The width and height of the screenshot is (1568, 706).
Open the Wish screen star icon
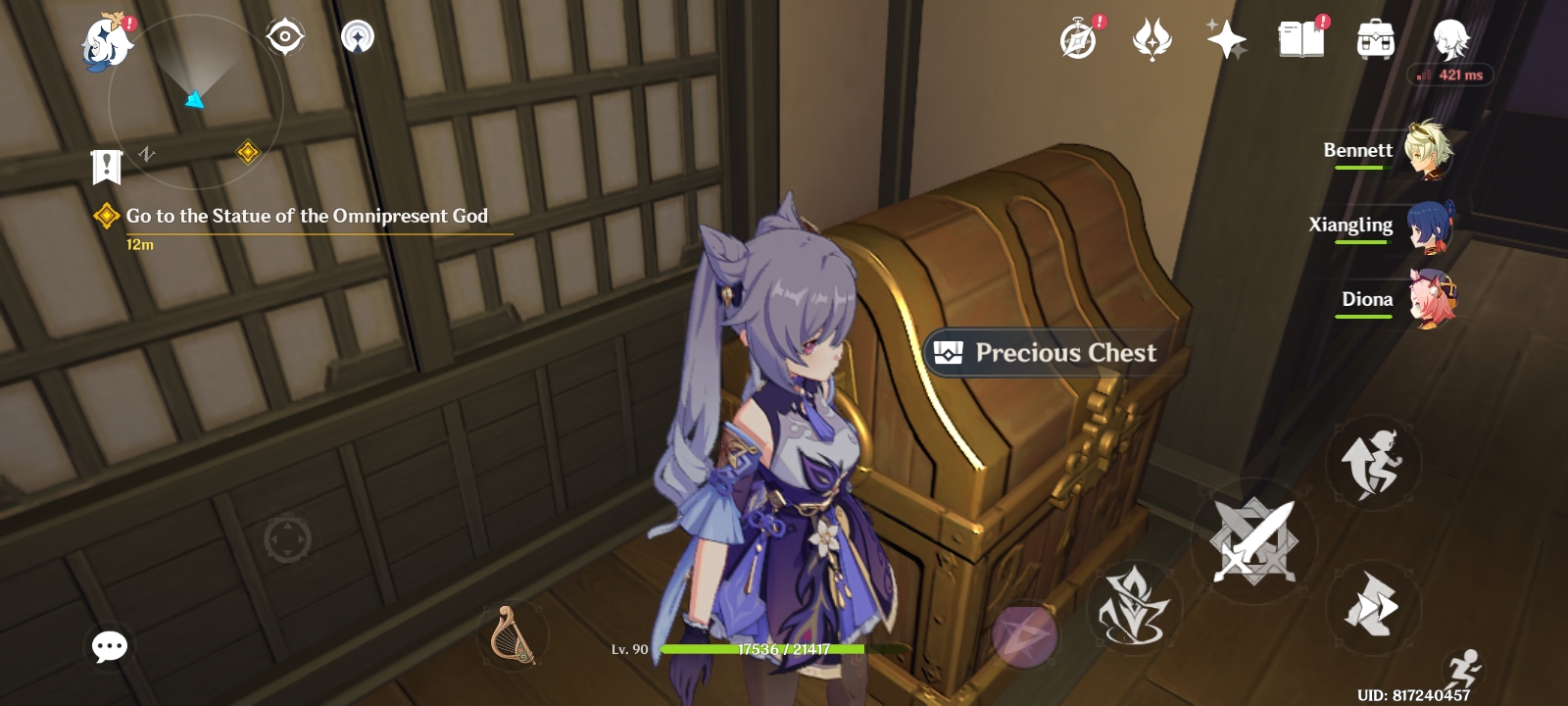tap(1227, 39)
